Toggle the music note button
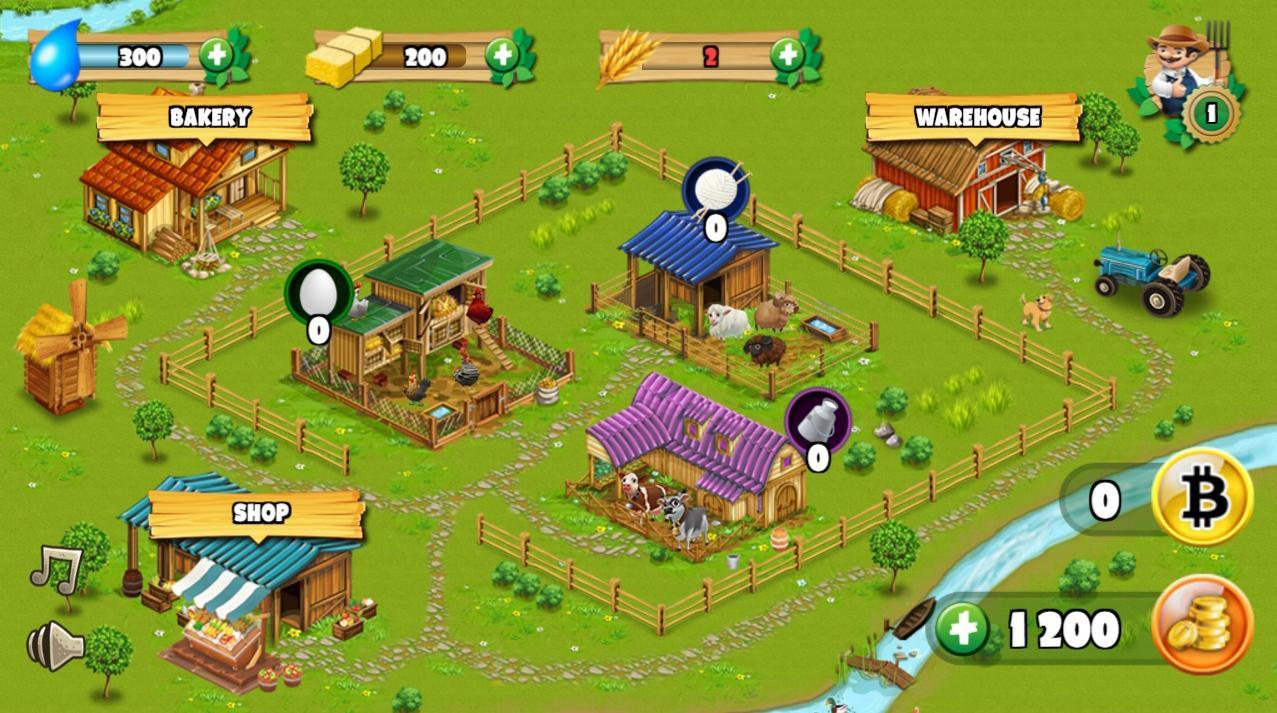 (x=55, y=568)
